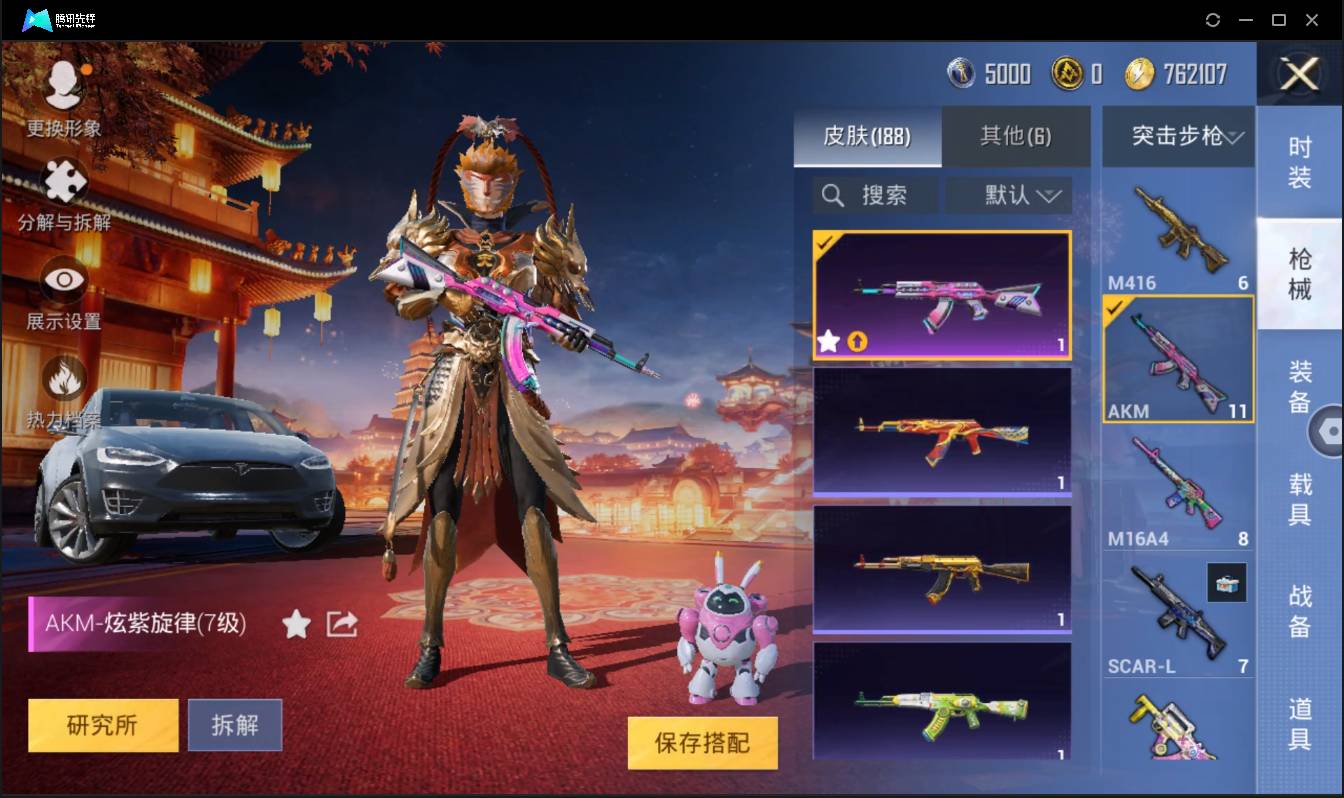
Task: Open the 突击步枪 weapon category dropdown
Action: pyautogui.click(x=1177, y=136)
